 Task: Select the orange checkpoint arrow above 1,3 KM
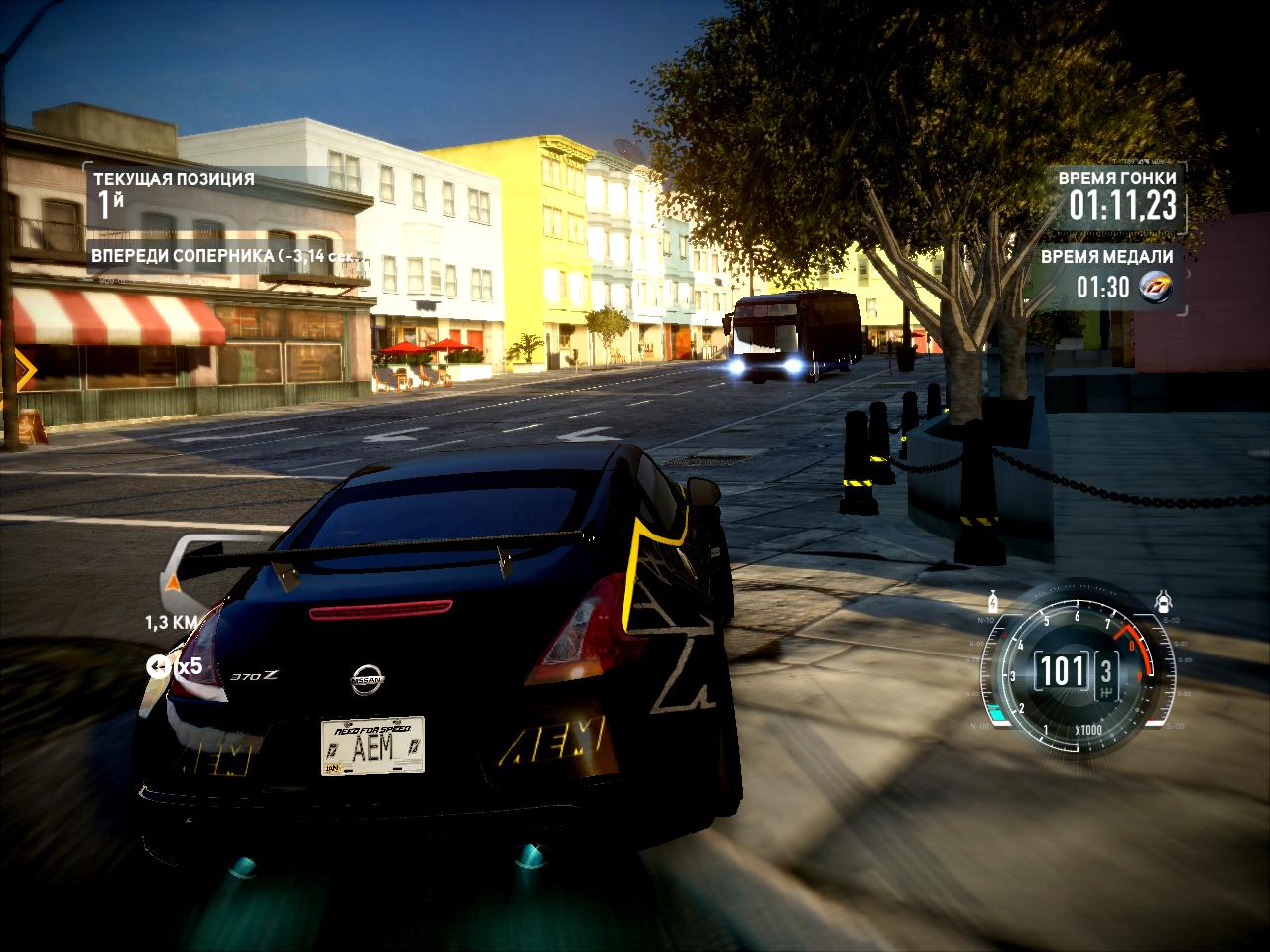pos(171,579)
